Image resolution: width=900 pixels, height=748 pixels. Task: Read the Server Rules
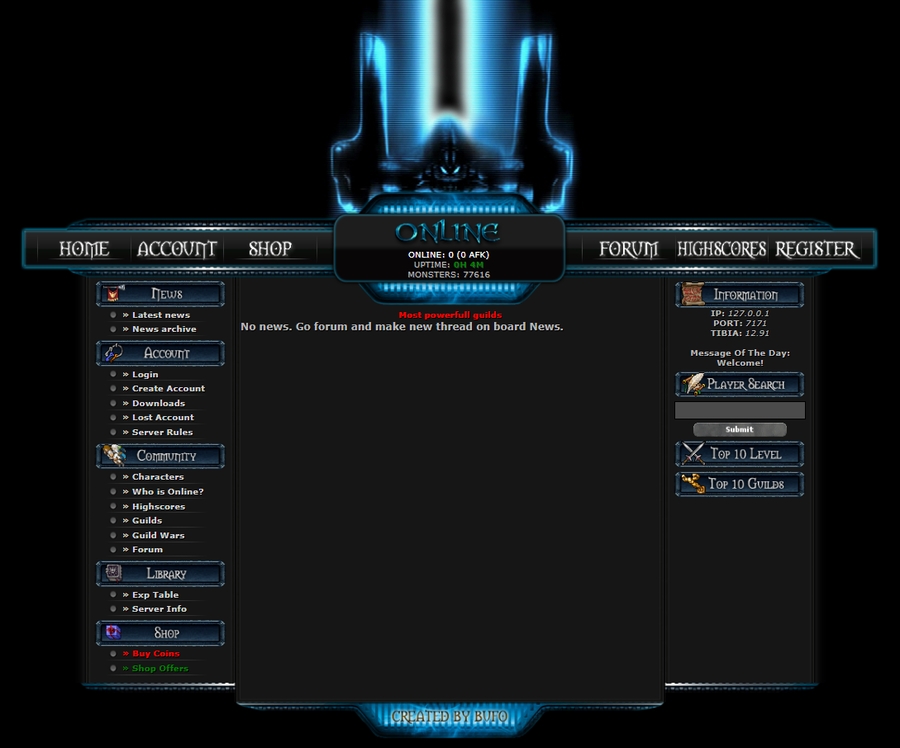[162, 432]
